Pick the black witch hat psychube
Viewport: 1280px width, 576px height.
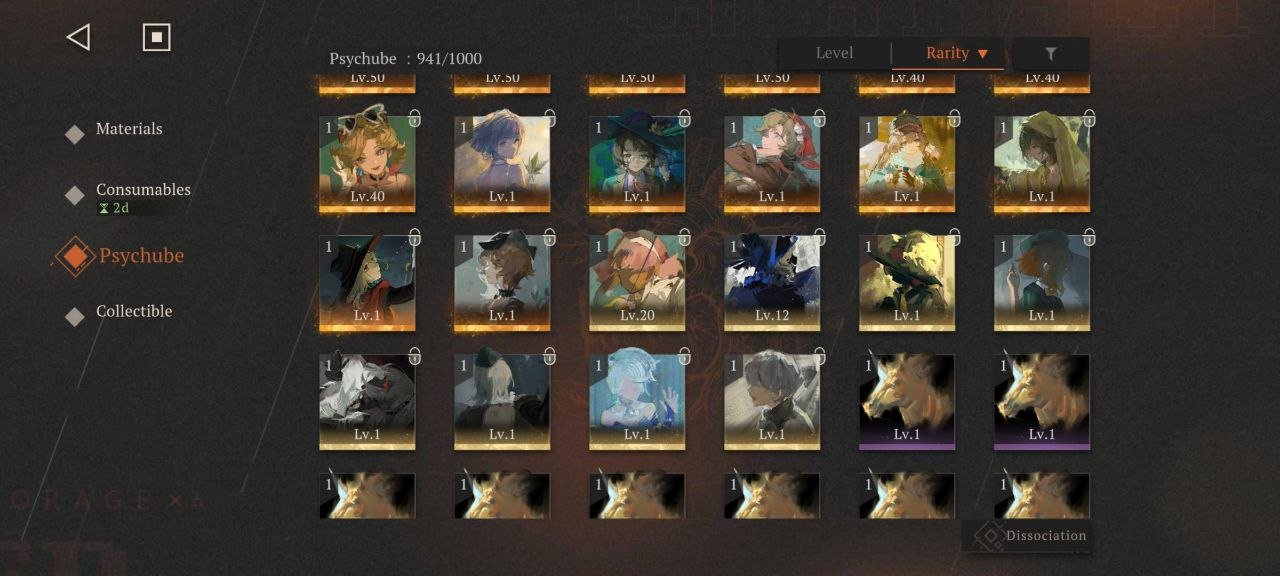point(367,282)
